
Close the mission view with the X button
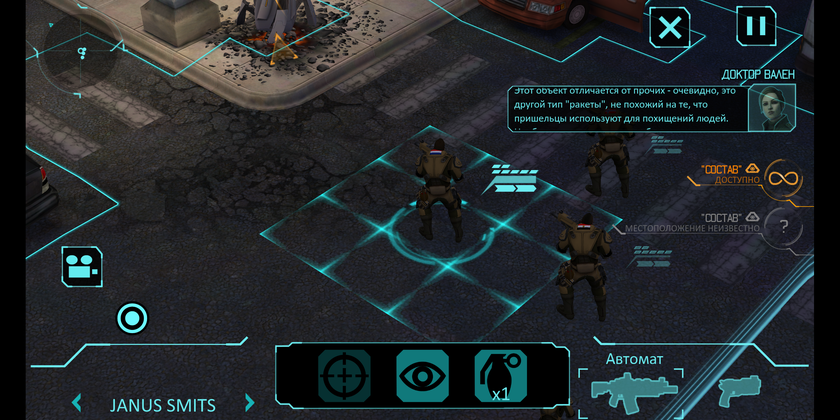pyautogui.click(x=670, y=27)
